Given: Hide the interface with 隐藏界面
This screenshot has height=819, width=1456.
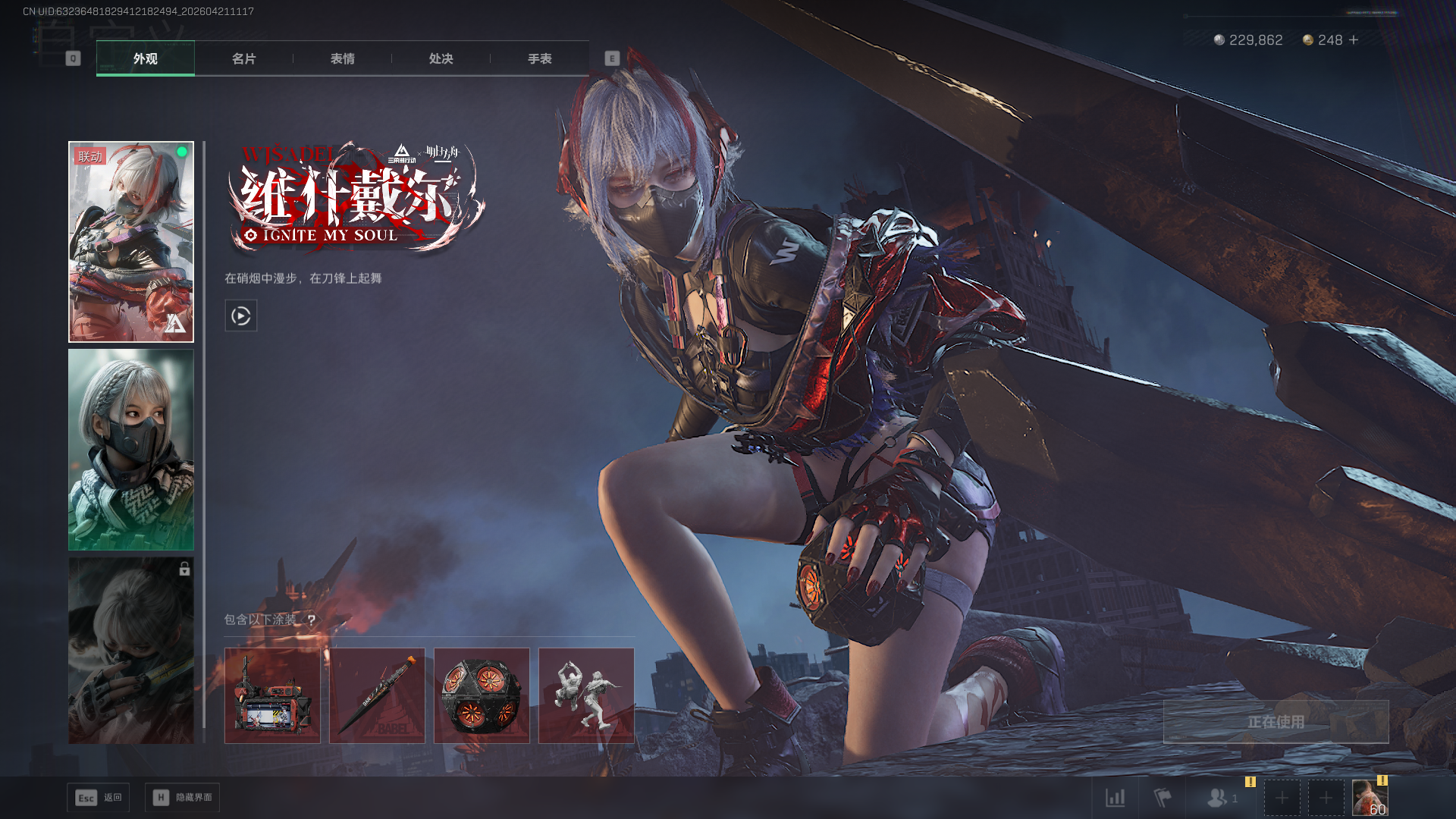Looking at the screenshot, I should click(182, 798).
